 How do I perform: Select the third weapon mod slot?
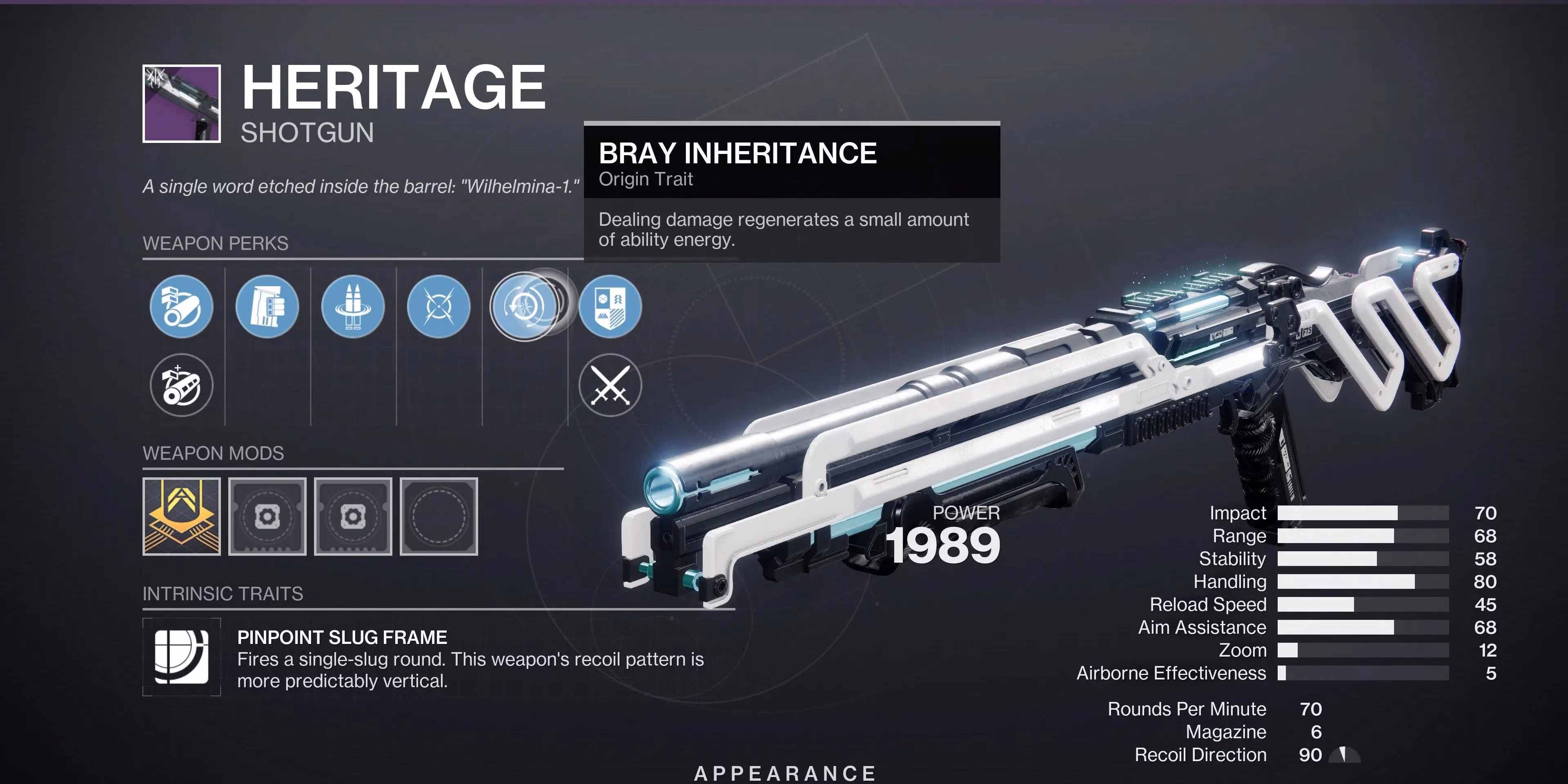click(x=353, y=517)
